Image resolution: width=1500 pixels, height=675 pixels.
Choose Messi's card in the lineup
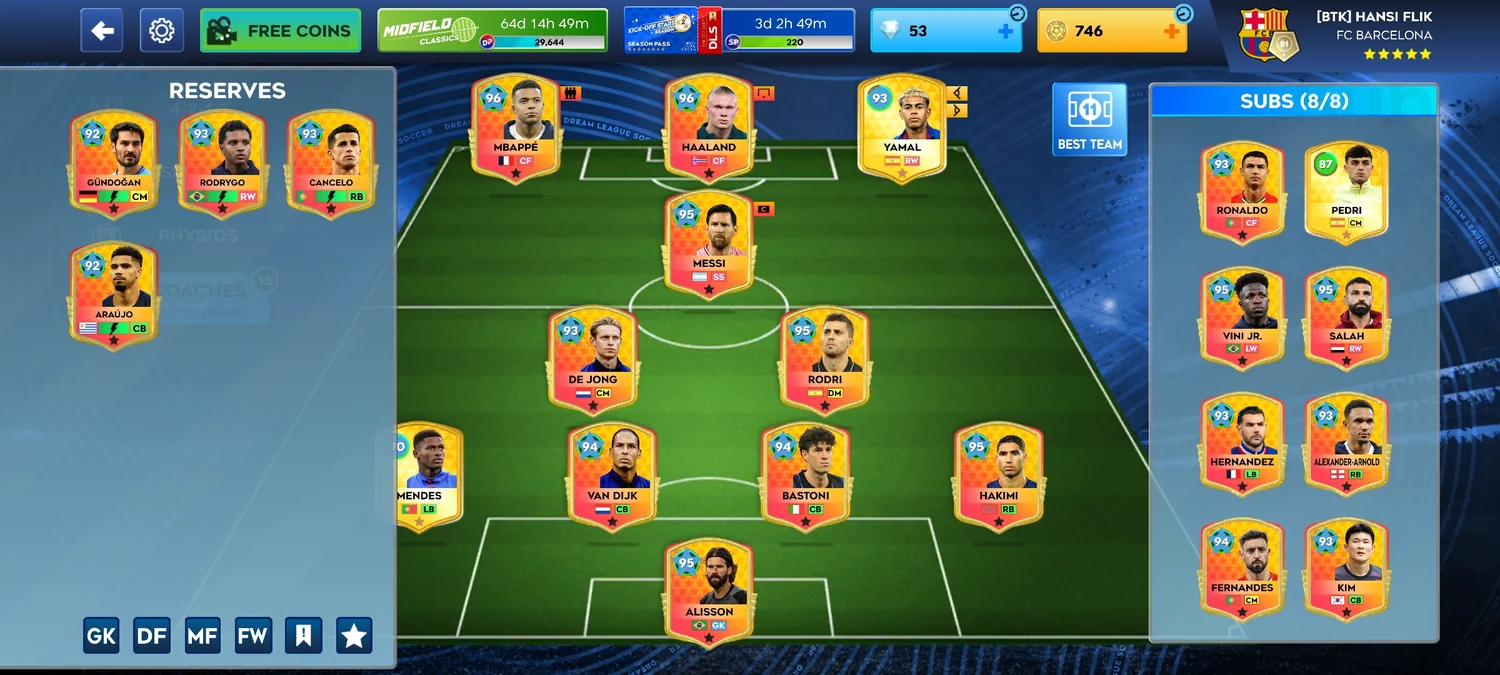(x=709, y=243)
